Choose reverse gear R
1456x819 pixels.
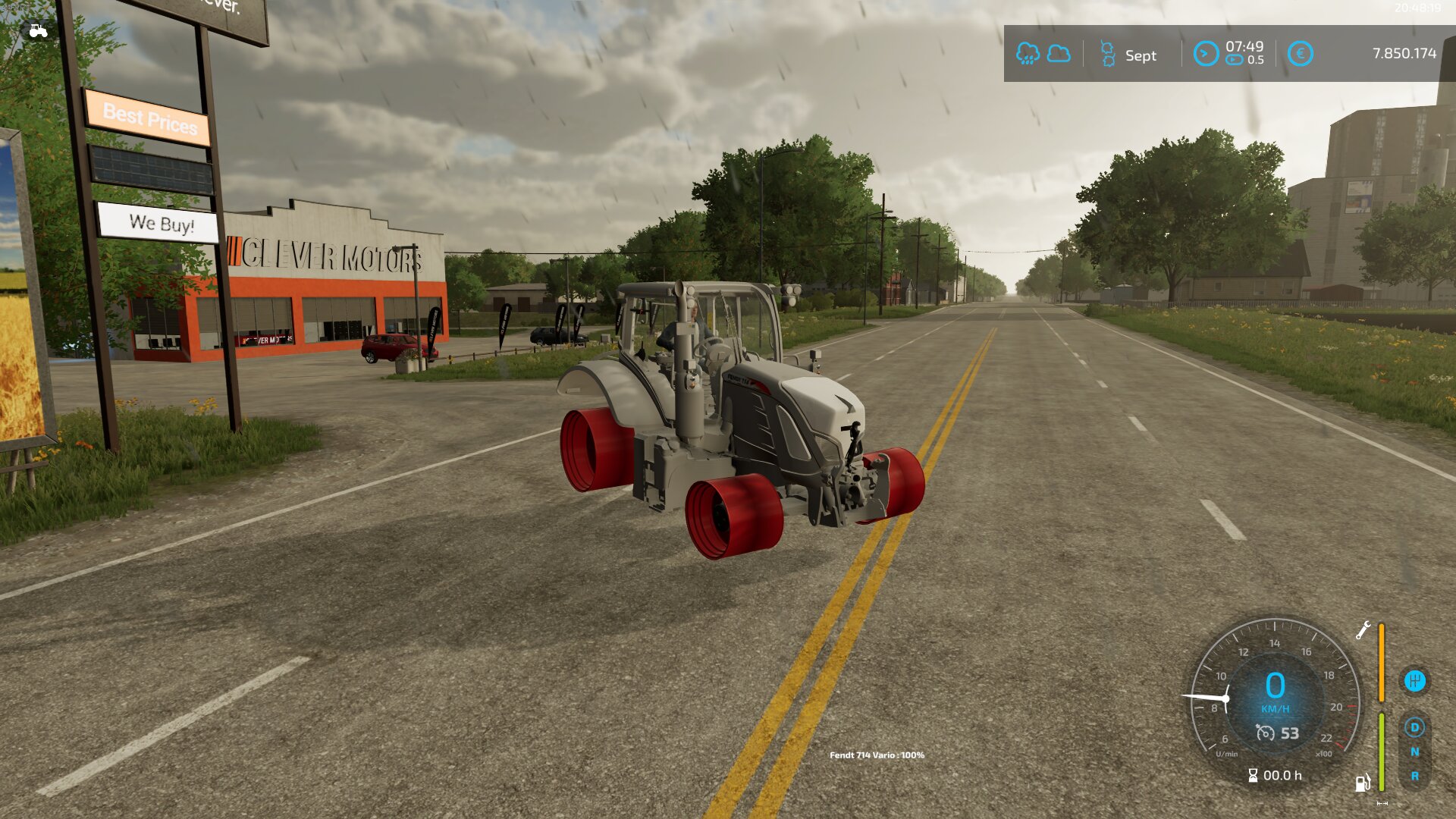pos(1414,777)
